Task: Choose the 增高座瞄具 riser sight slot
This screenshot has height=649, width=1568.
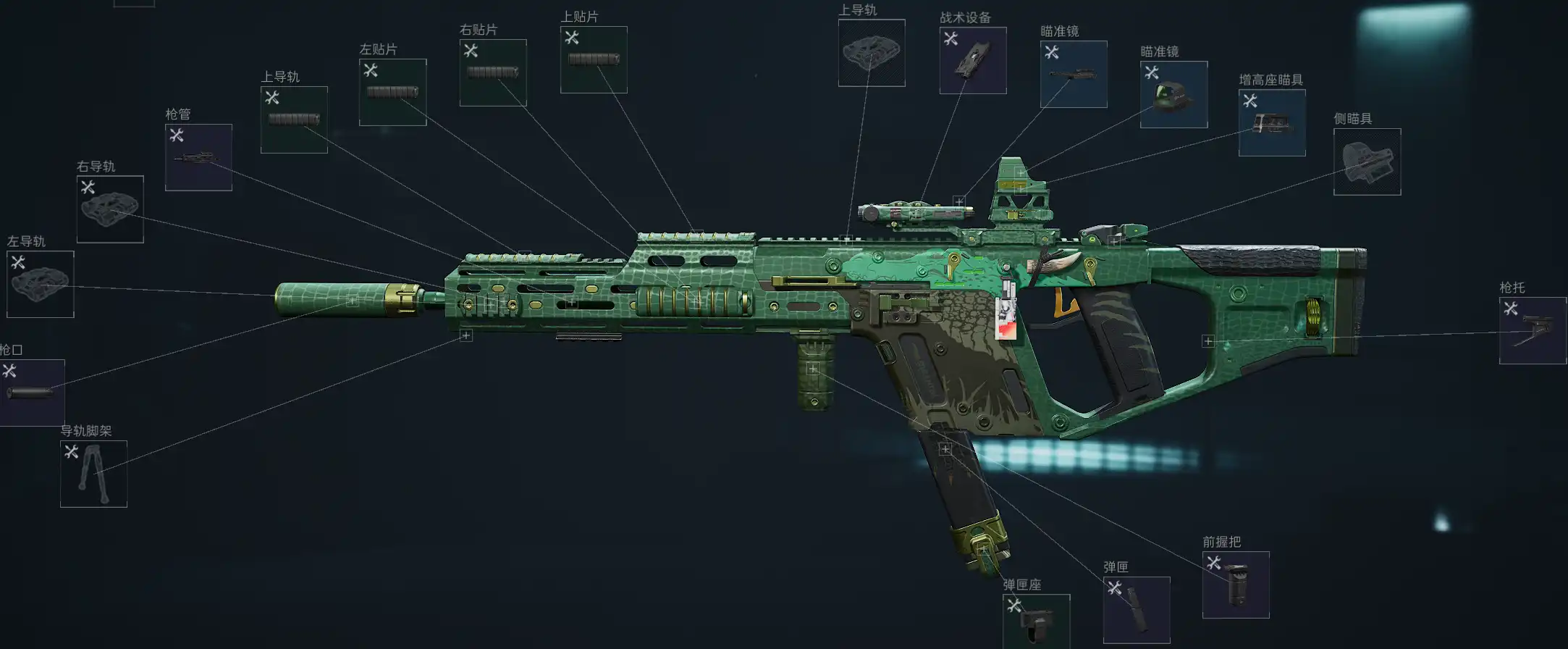Action: click(x=1272, y=122)
